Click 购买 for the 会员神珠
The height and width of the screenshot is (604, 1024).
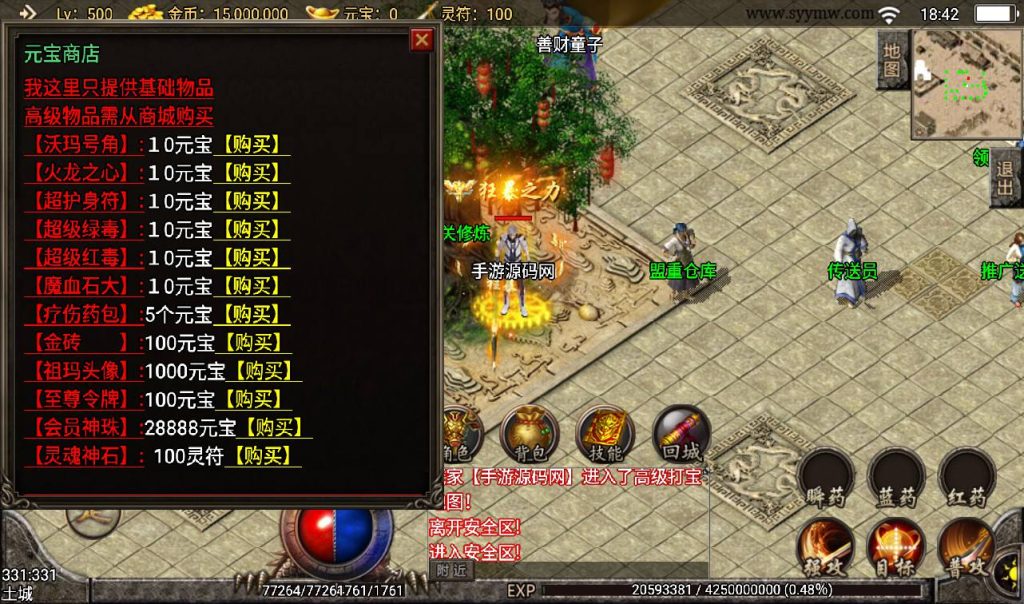pos(276,428)
